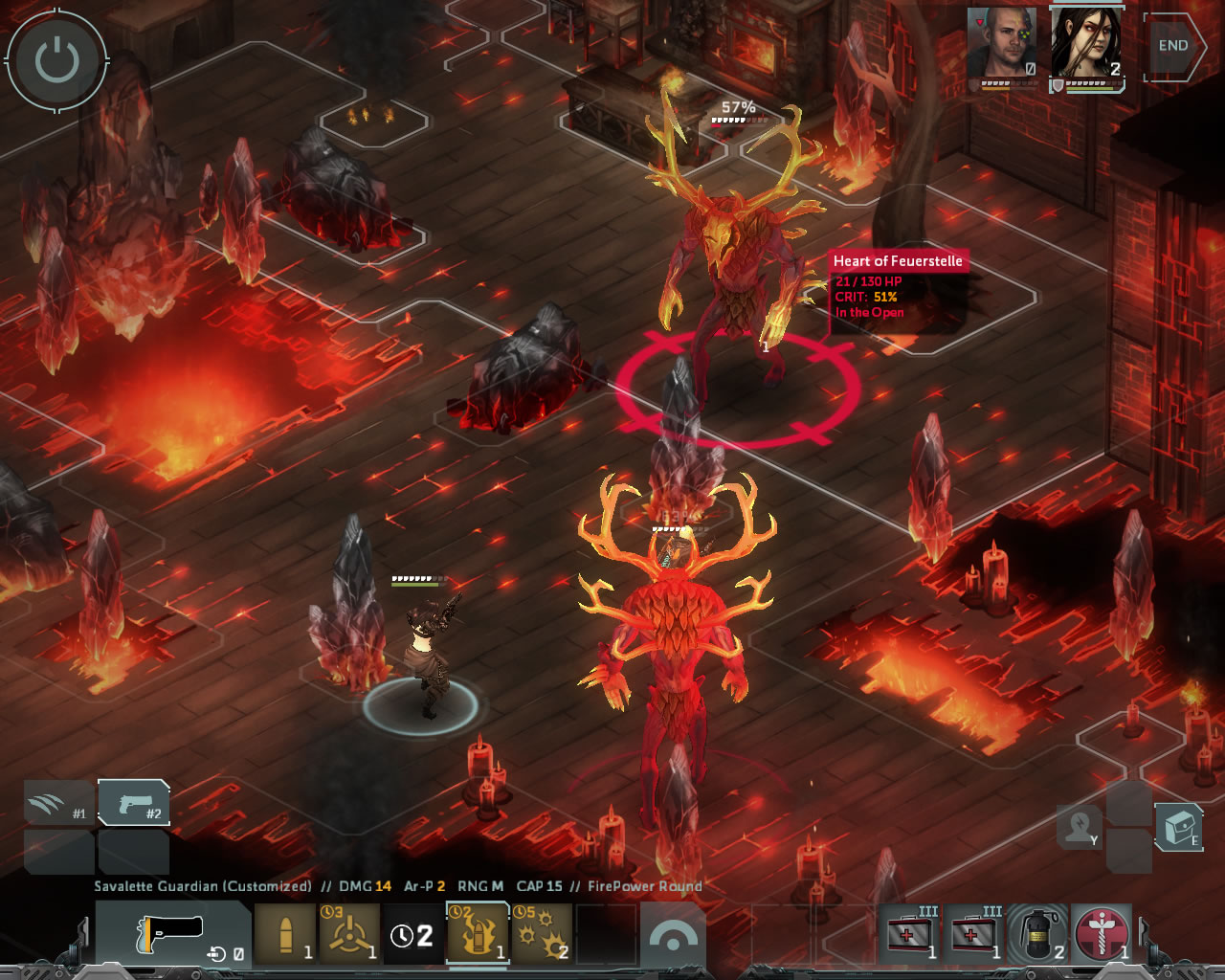Activate the three-pronged aimed shot ability
The image size is (1225, 980).
(349, 934)
